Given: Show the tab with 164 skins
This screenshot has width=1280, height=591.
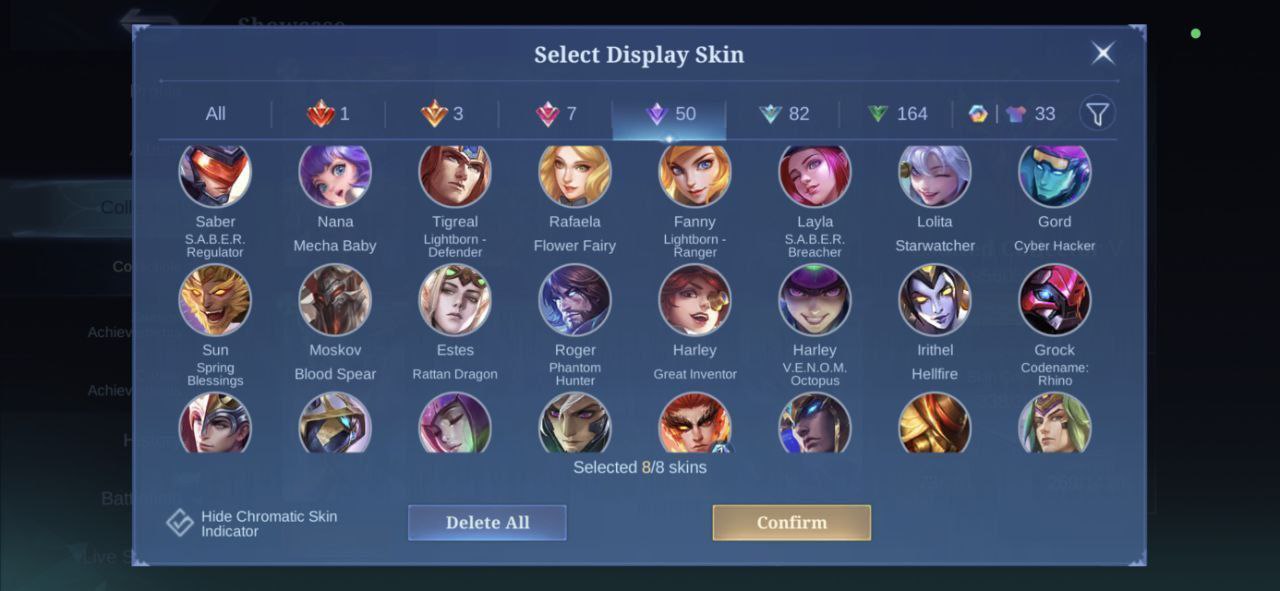Looking at the screenshot, I should pos(897,114).
